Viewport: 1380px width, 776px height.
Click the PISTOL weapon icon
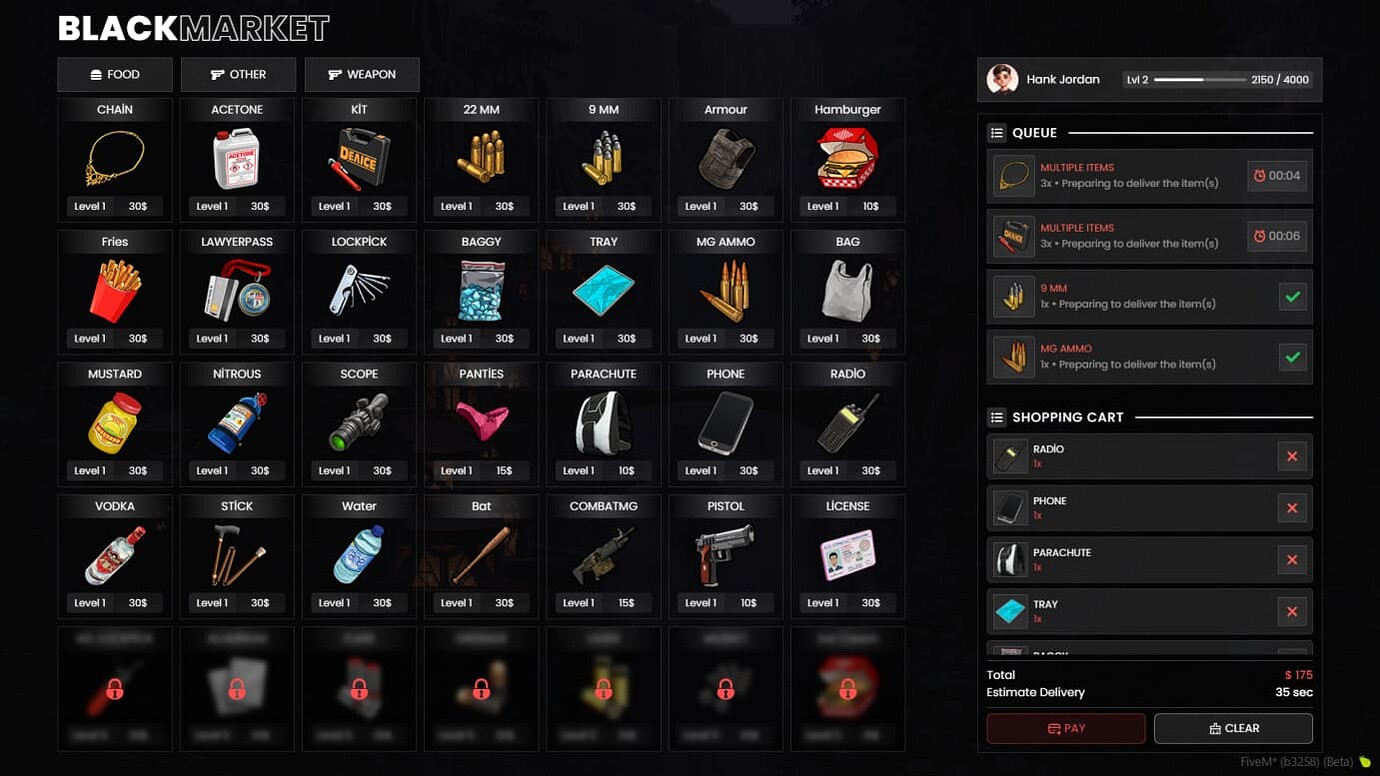point(724,553)
